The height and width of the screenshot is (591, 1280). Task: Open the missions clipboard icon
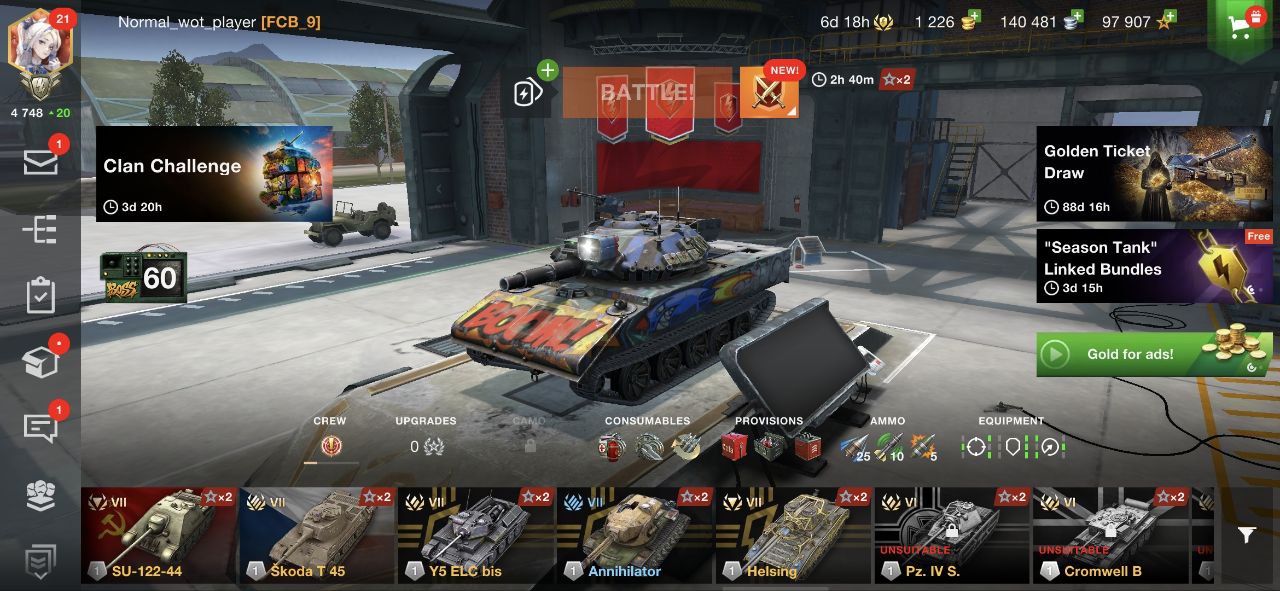click(40, 296)
